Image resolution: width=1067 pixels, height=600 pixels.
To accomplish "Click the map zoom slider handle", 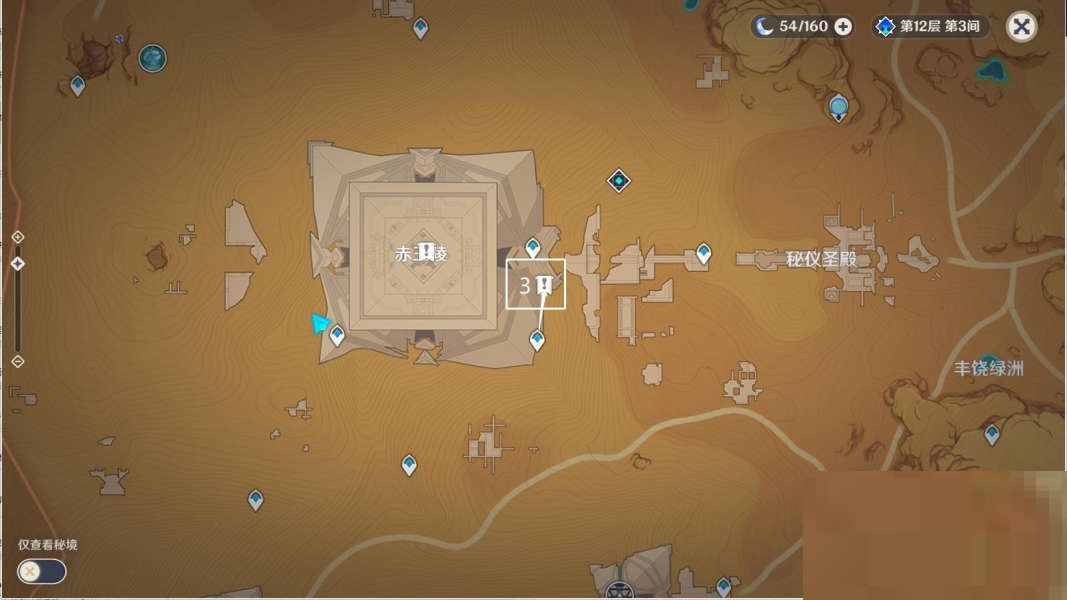I will [17, 264].
